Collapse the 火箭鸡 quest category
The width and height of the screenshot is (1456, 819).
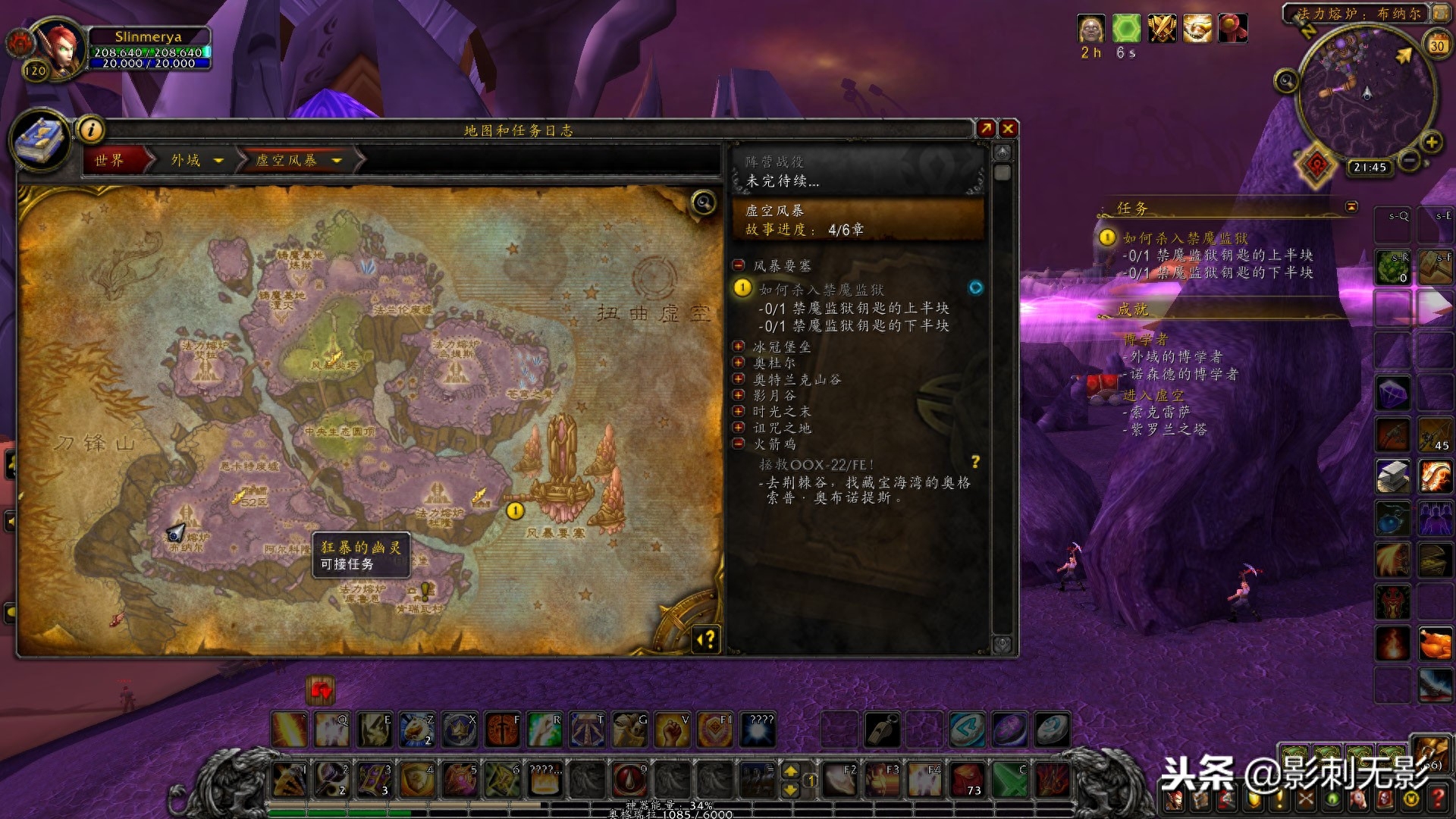[738, 444]
